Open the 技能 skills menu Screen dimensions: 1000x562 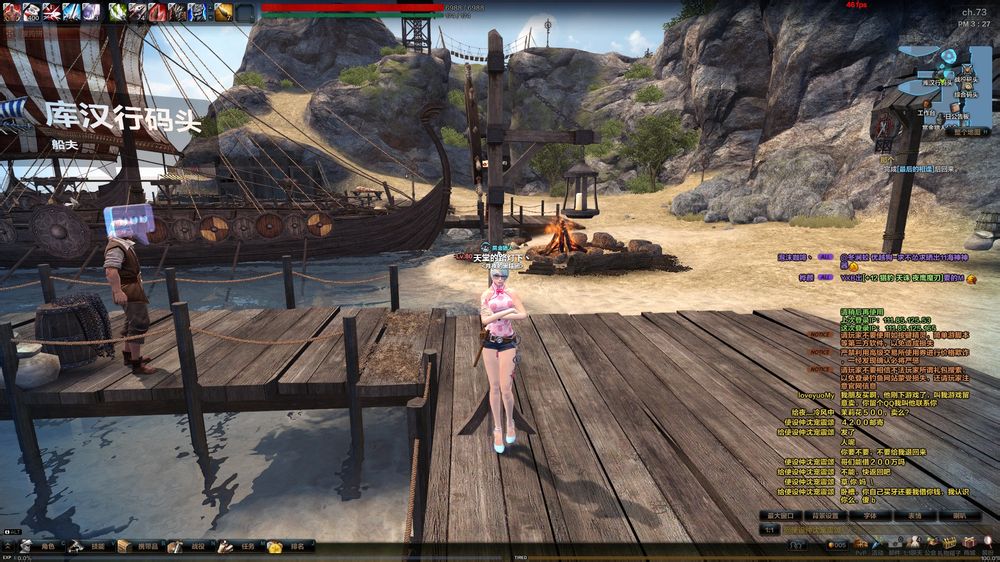92,547
